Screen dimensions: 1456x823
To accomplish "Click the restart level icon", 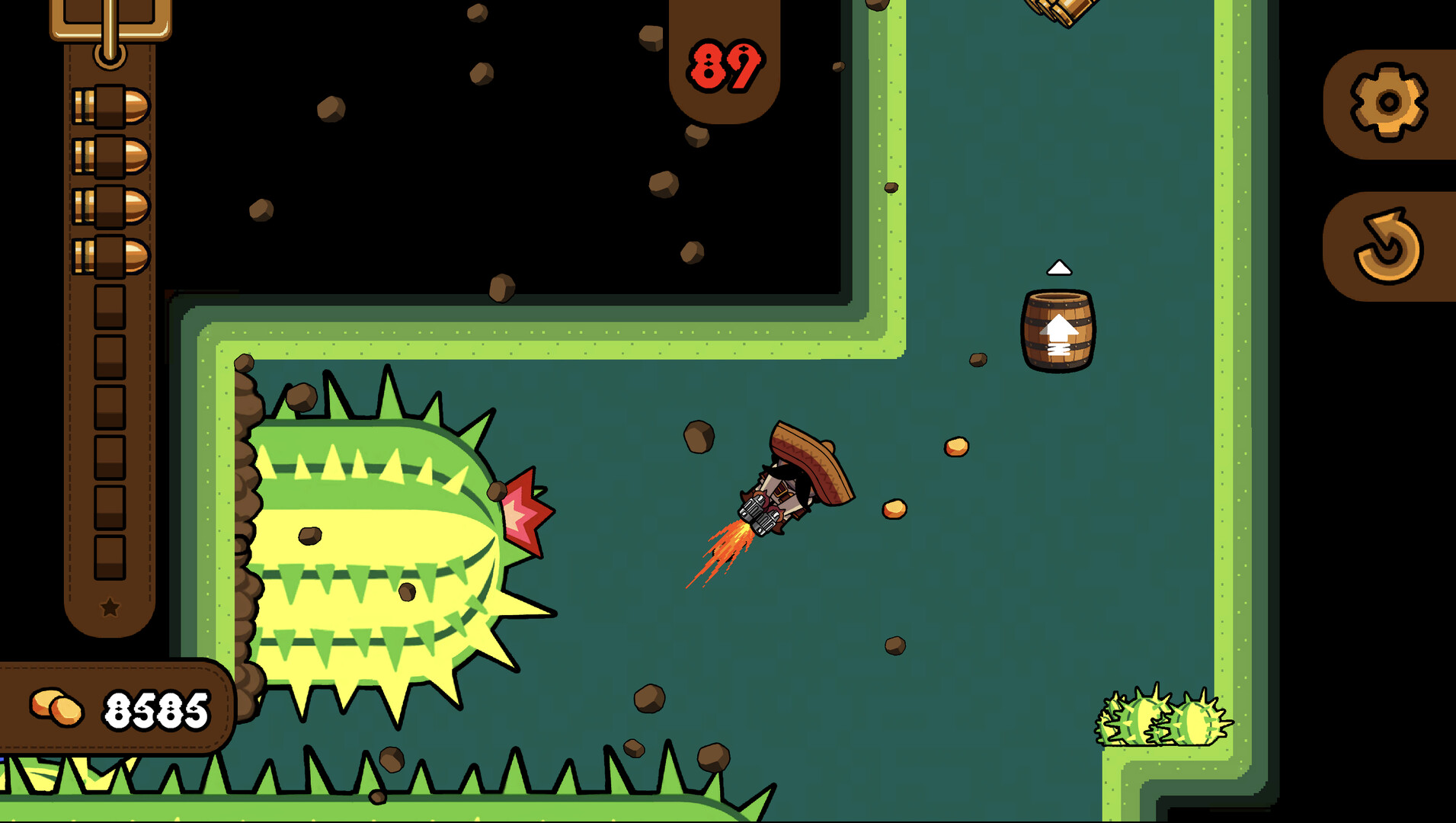I will click(x=1389, y=246).
